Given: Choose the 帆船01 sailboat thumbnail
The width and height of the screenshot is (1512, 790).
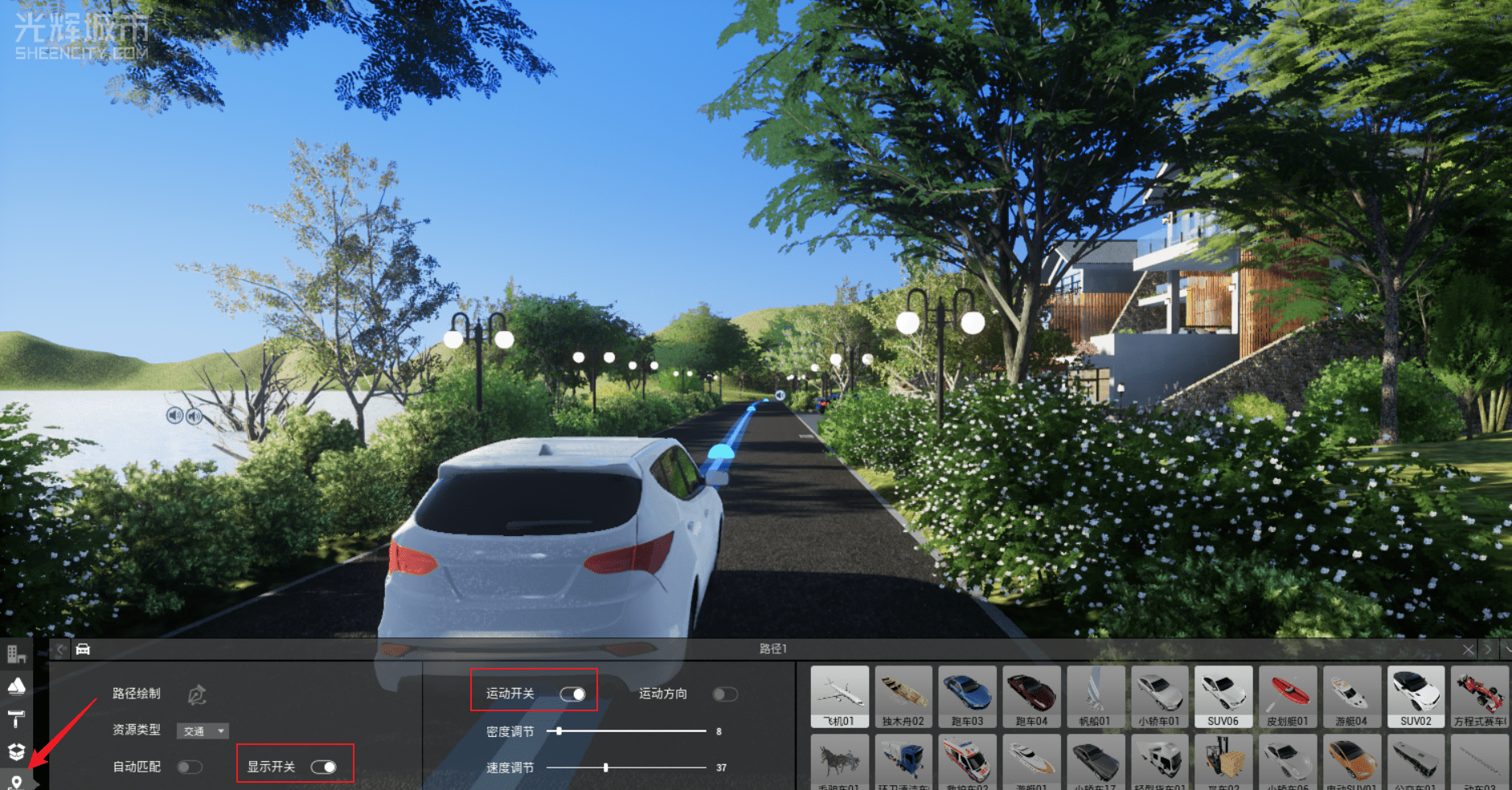Looking at the screenshot, I should 1095,695.
